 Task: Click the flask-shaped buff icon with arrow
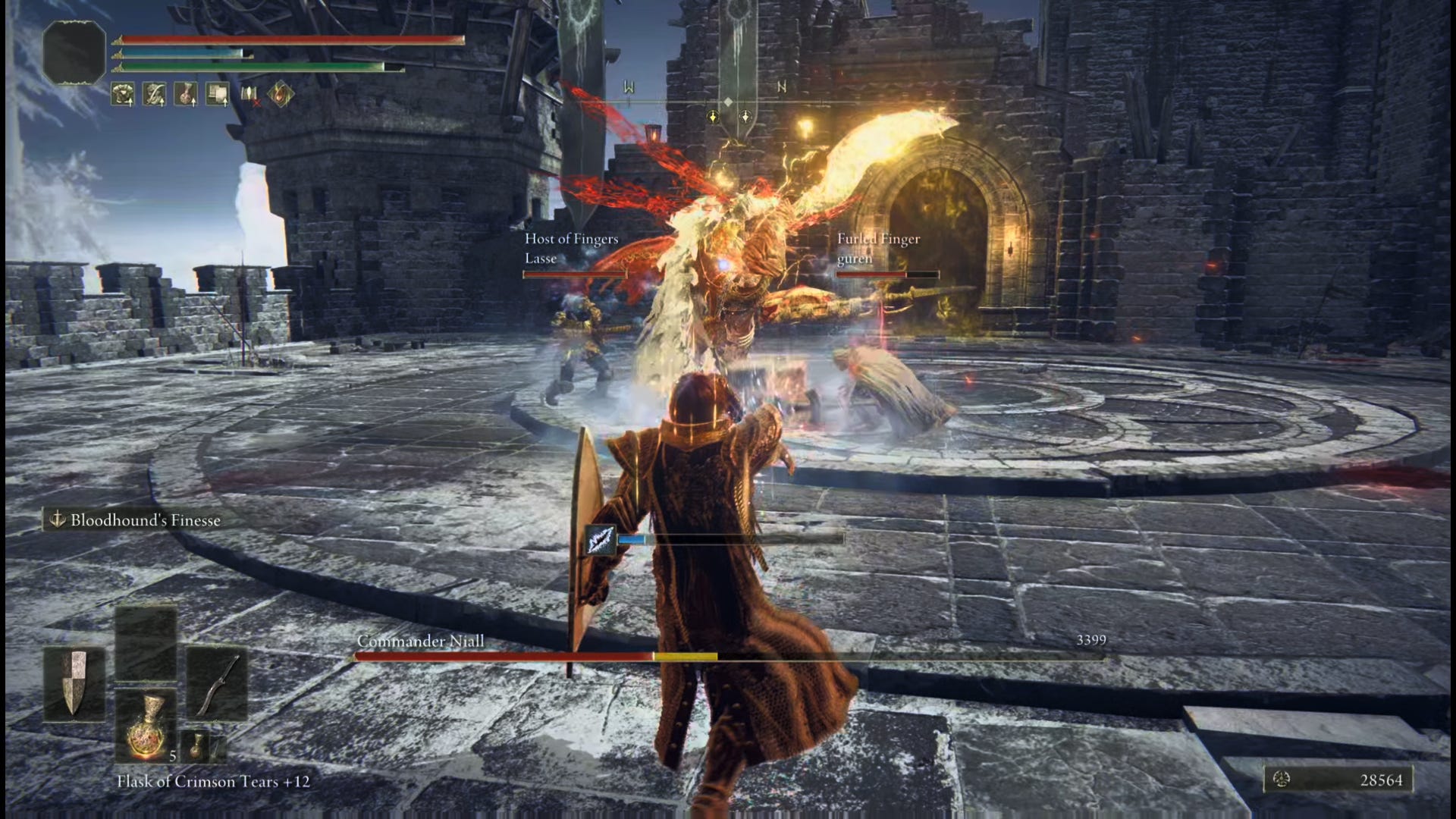coord(185,95)
